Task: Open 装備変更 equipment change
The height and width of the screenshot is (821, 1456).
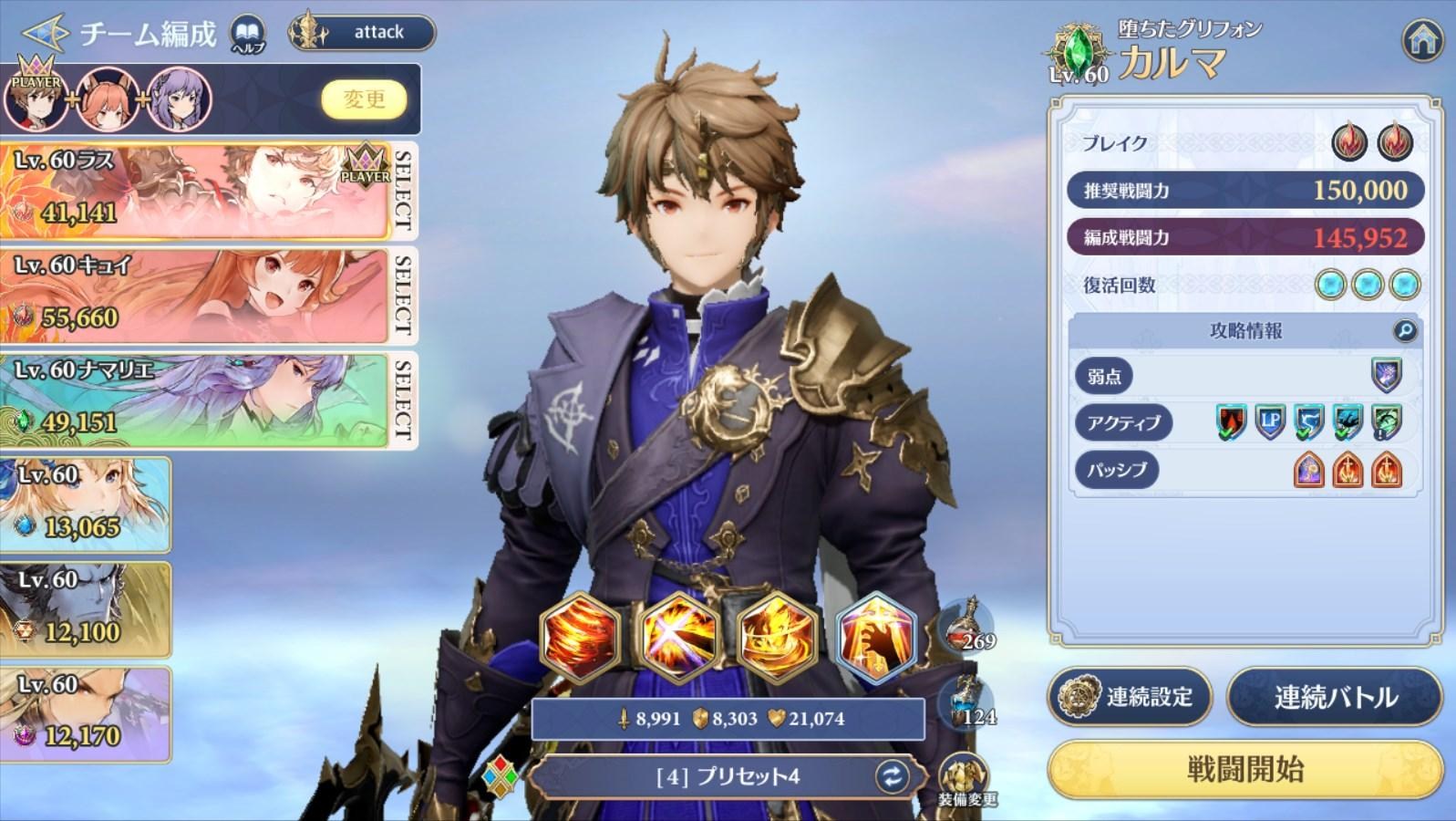Action: click(x=966, y=780)
